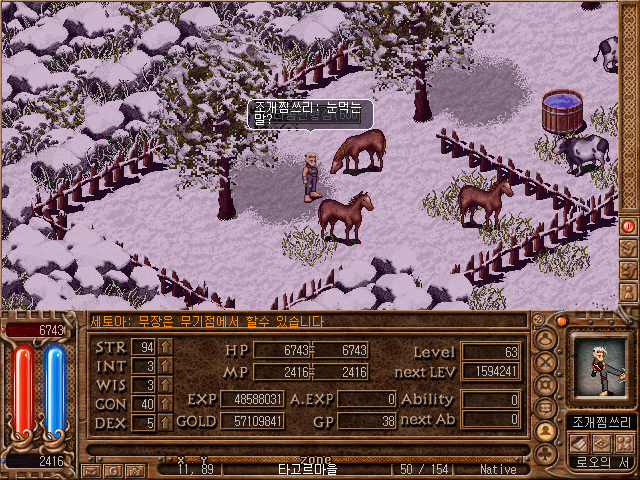
Task: Open the speech bubble chat panel
Action: [x=546, y=406]
